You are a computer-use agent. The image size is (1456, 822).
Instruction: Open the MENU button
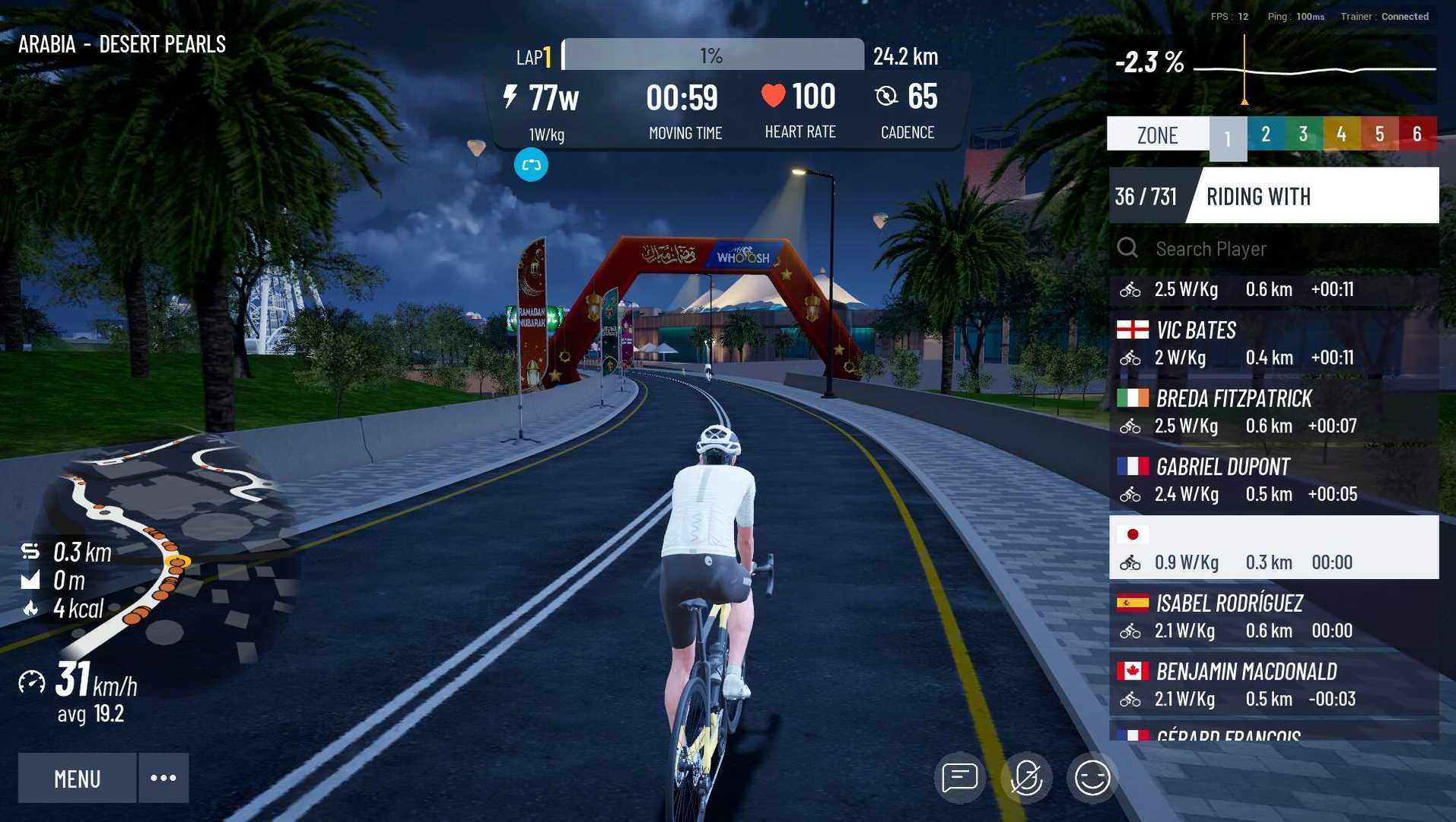pos(77,778)
